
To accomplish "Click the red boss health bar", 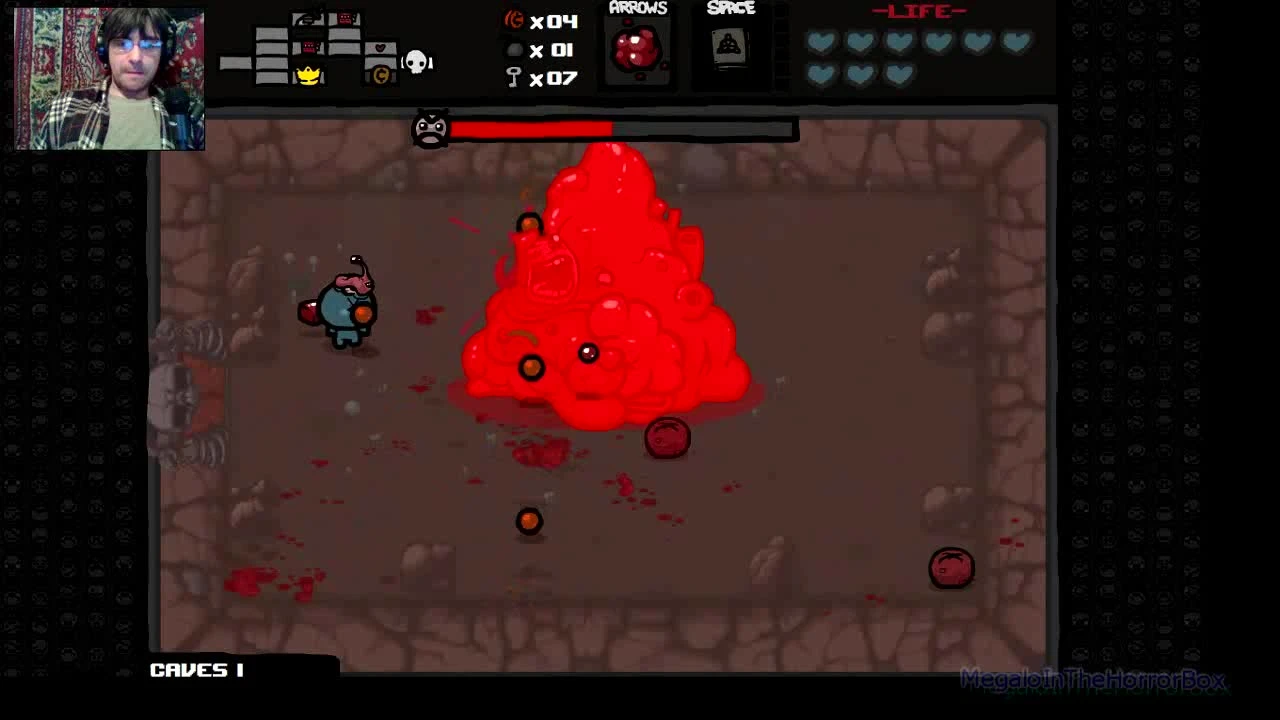I will (530, 128).
